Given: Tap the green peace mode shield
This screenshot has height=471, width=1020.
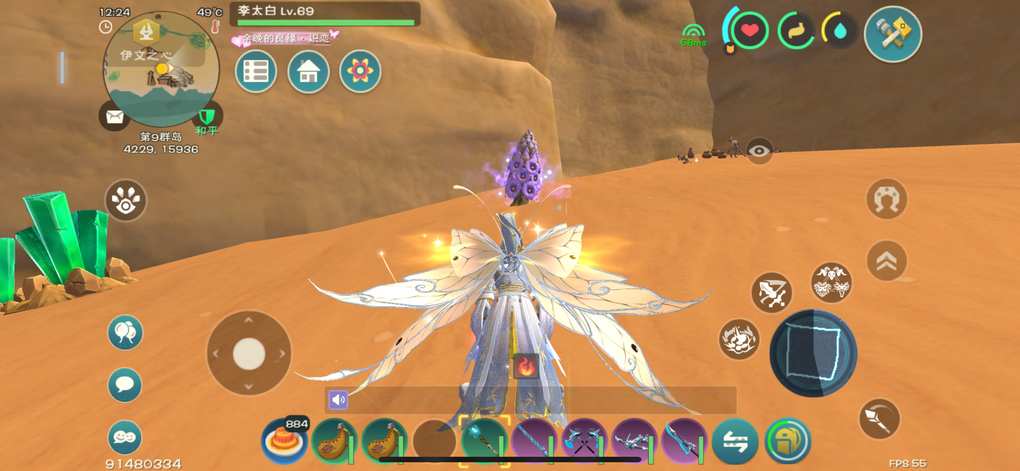Looking at the screenshot, I should 207,117.
